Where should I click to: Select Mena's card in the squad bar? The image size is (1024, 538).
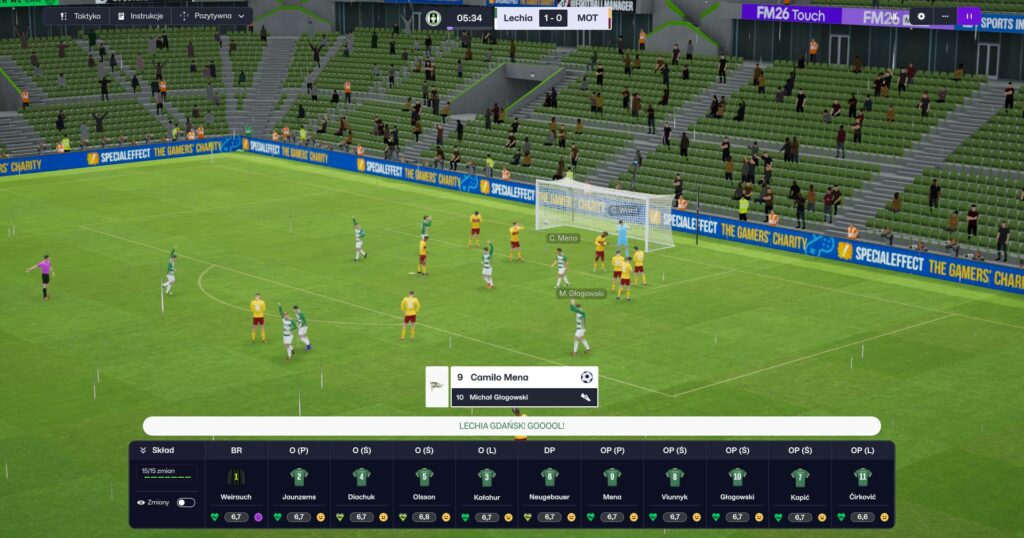(x=612, y=485)
